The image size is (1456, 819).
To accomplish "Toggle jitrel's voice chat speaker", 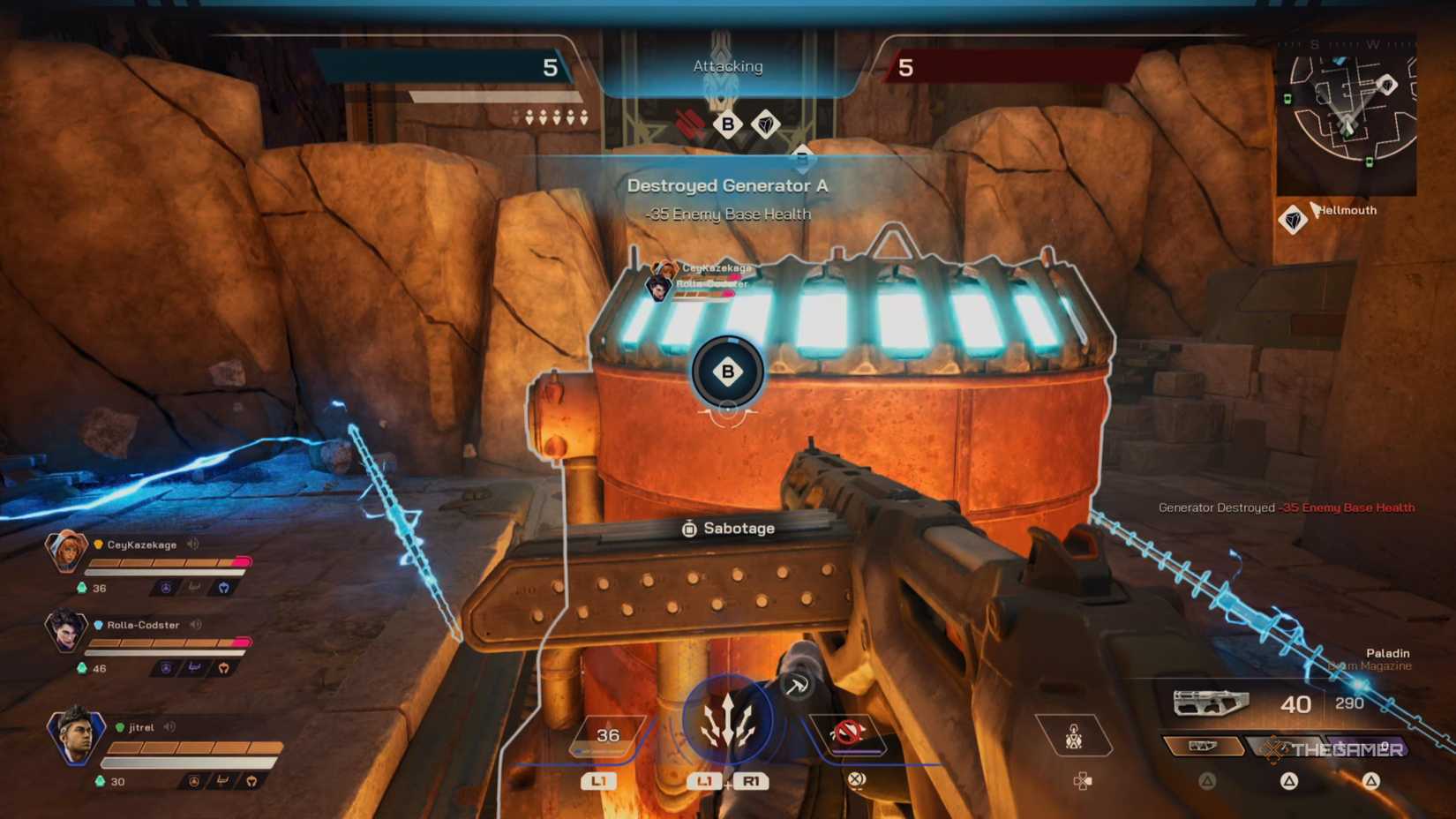I will pos(169,727).
